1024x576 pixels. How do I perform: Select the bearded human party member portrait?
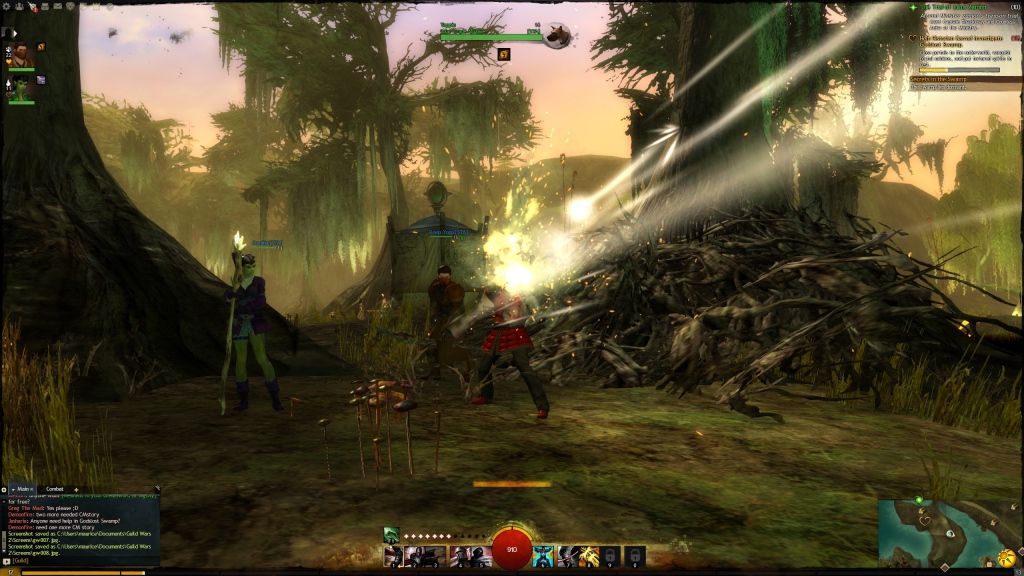point(21,54)
